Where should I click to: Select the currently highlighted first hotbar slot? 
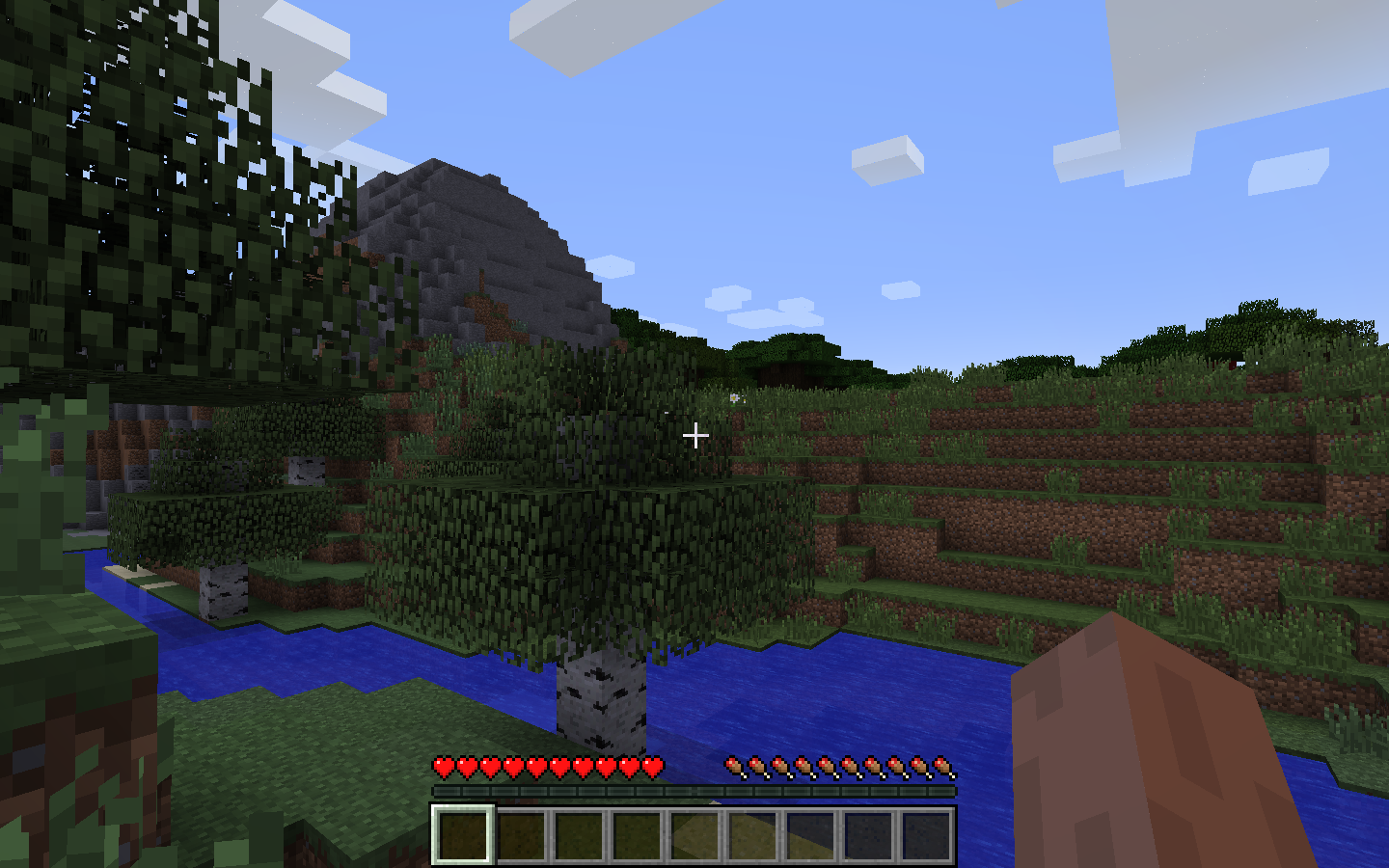[x=464, y=837]
